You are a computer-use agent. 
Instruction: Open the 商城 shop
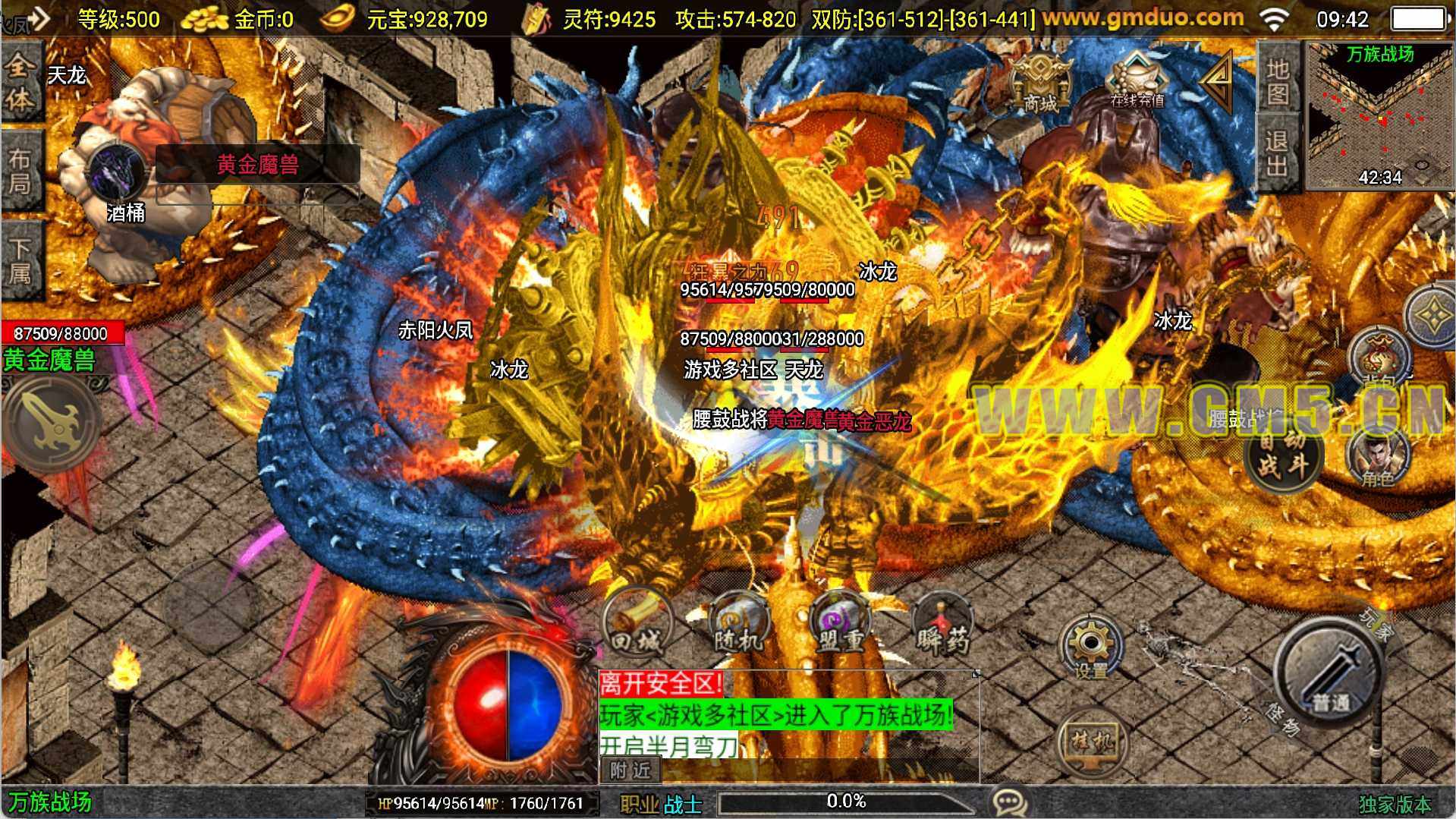pyautogui.click(x=1040, y=84)
